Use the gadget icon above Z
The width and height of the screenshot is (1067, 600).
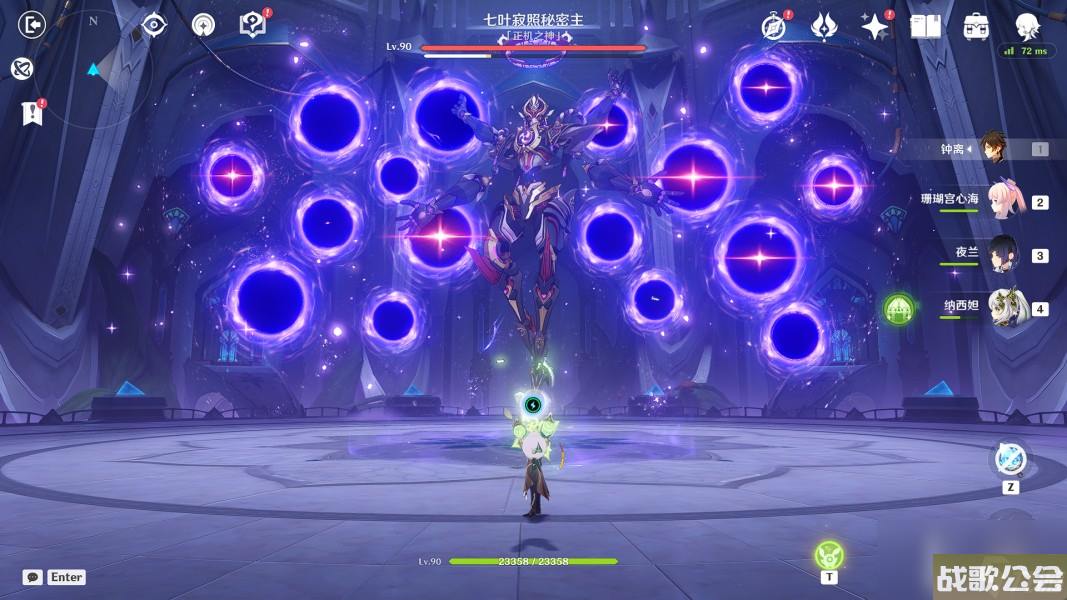[x=1010, y=460]
